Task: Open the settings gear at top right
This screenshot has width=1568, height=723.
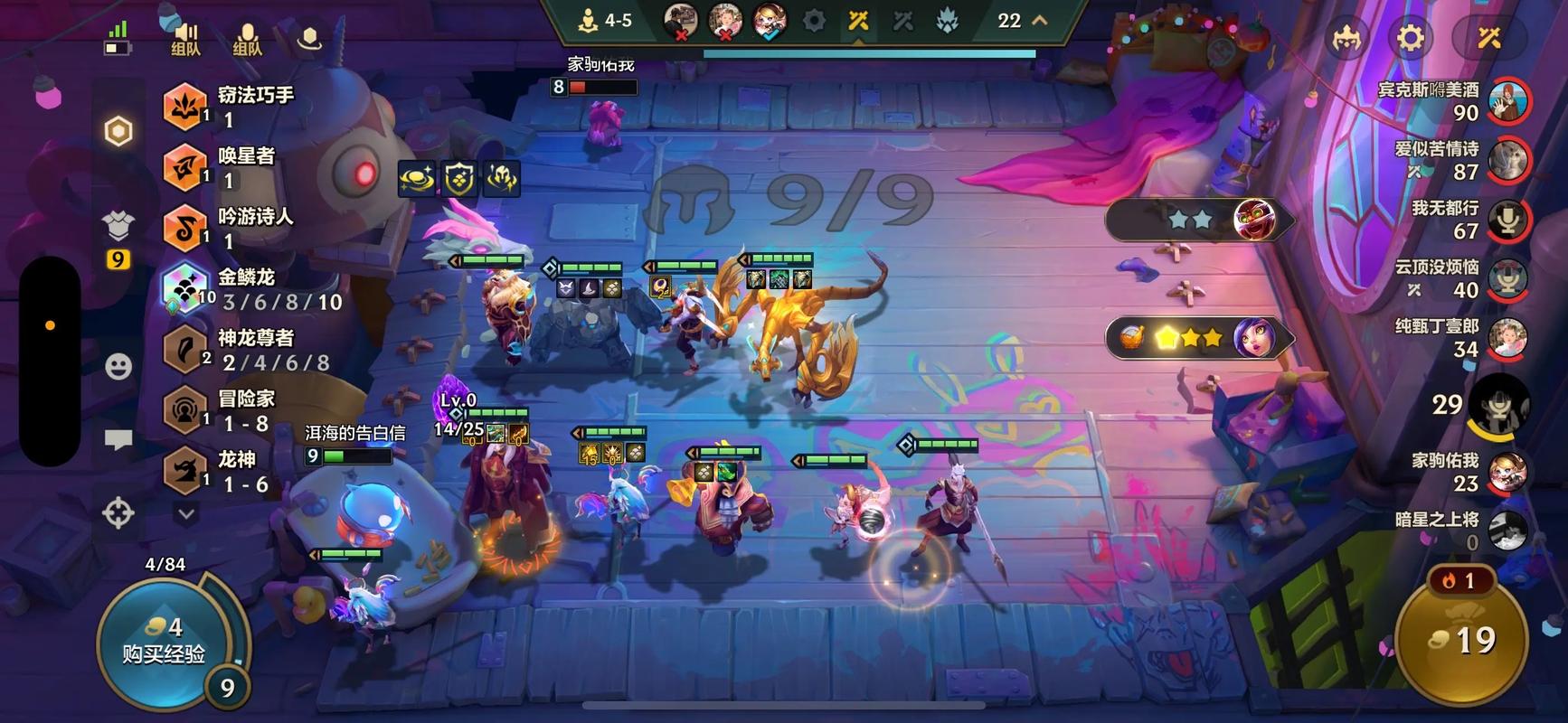Action: (1410, 38)
